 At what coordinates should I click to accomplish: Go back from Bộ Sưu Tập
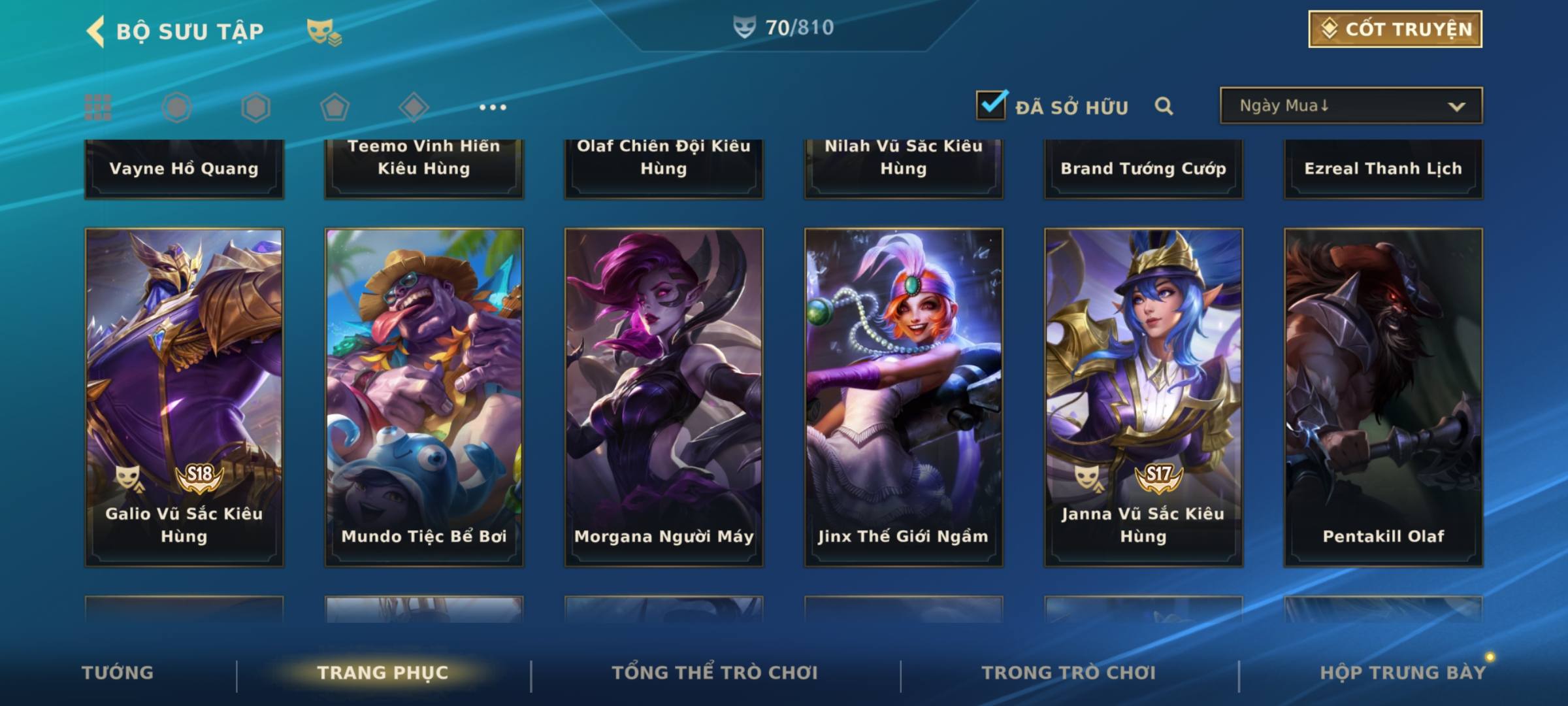click(96, 31)
